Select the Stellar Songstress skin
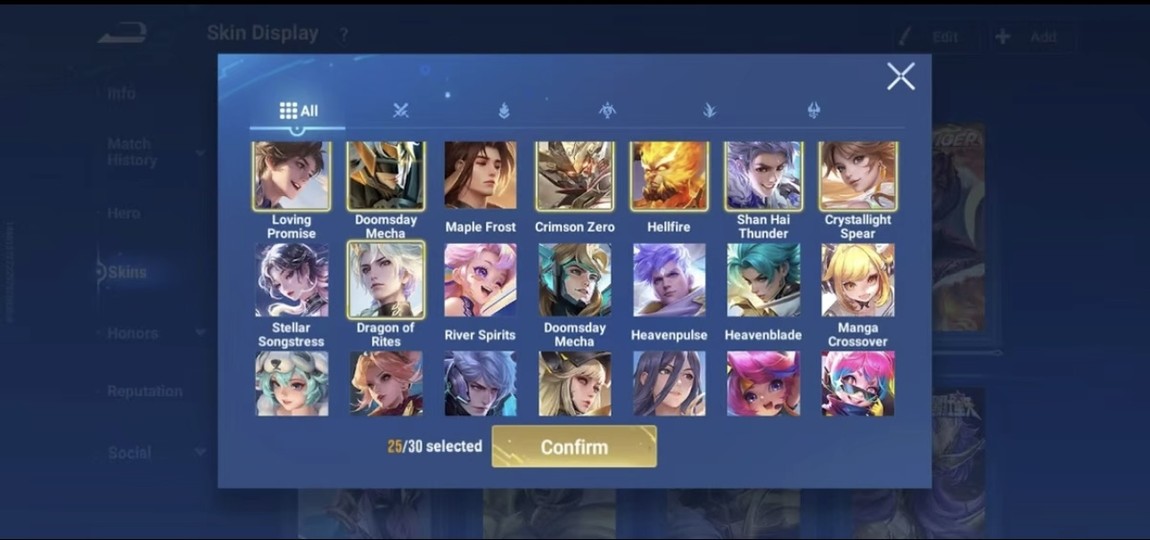Image resolution: width=1150 pixels, height=540 pixels. (x=291, y=281)
